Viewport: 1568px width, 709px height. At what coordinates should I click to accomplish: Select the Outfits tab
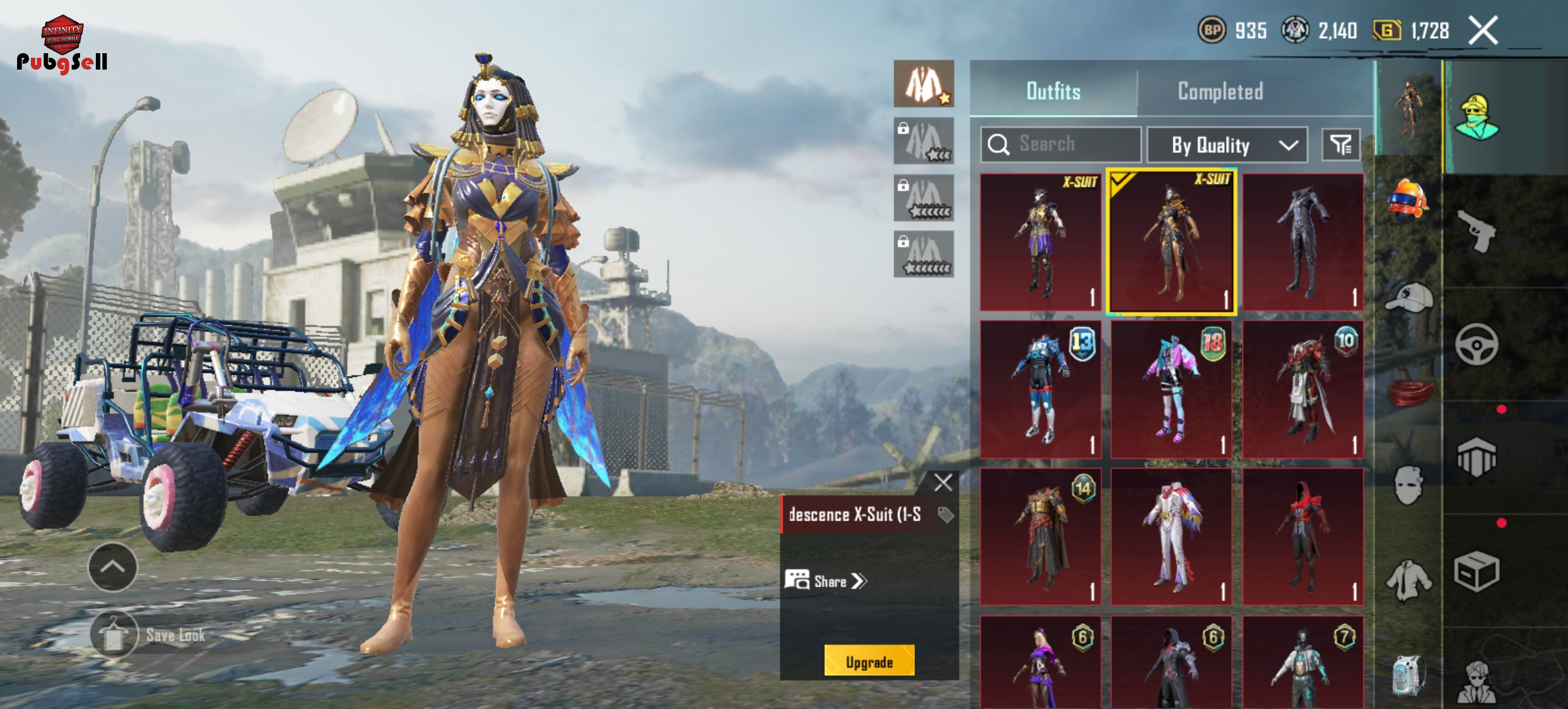[1053, 91]
